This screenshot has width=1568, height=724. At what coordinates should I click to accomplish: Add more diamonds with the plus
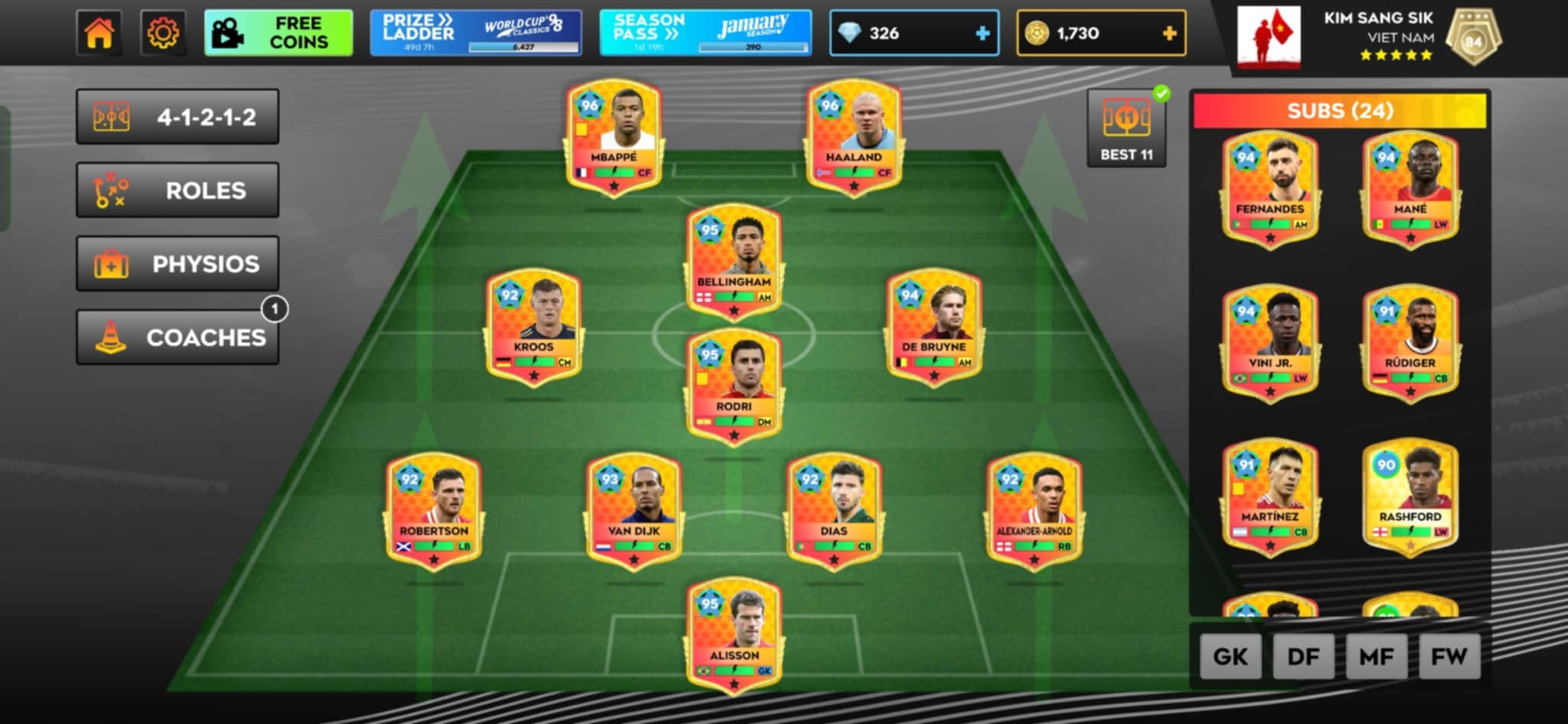982,33
